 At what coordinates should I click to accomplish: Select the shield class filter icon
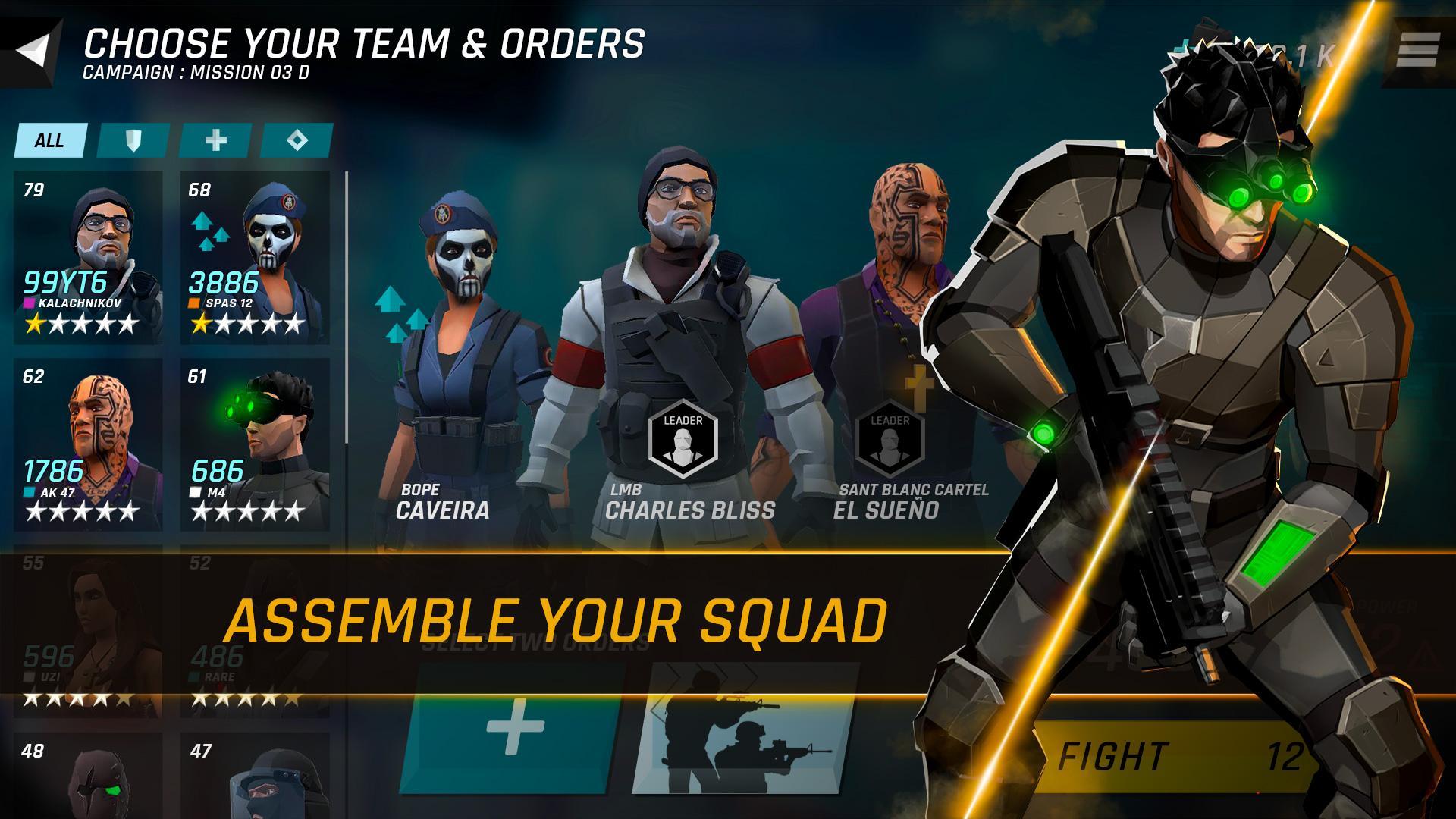coord(132,140)
